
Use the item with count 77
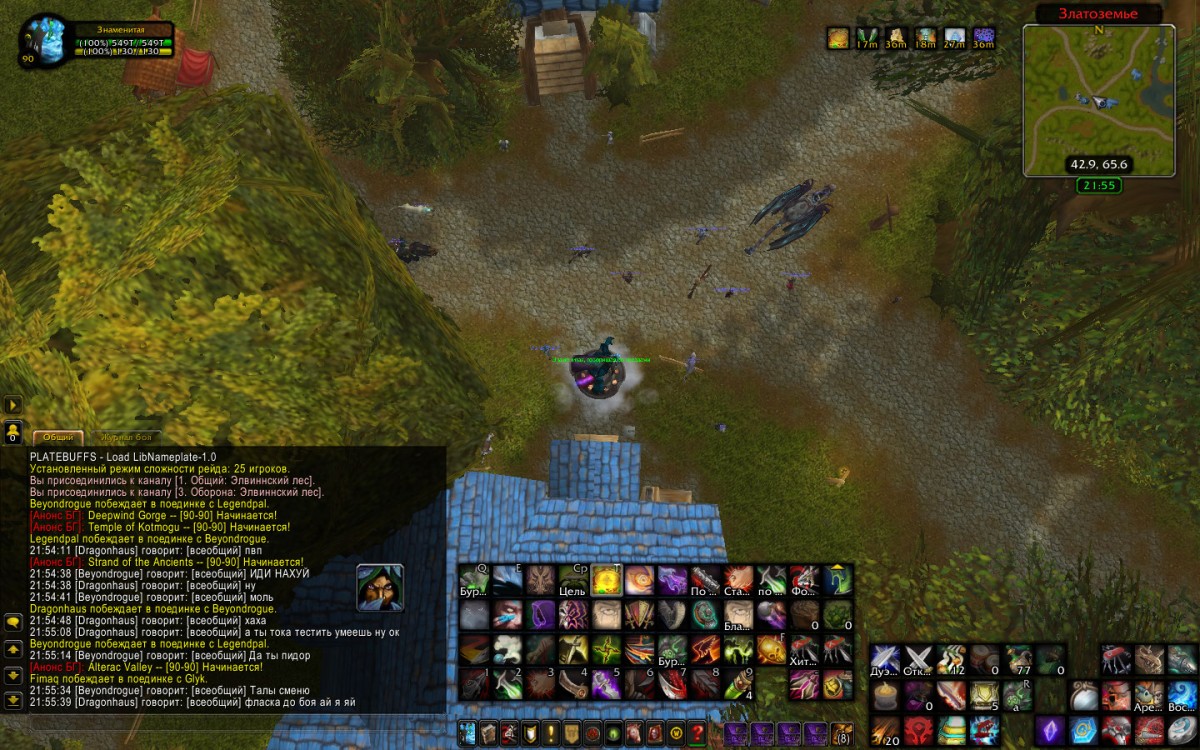(1019, 660)
